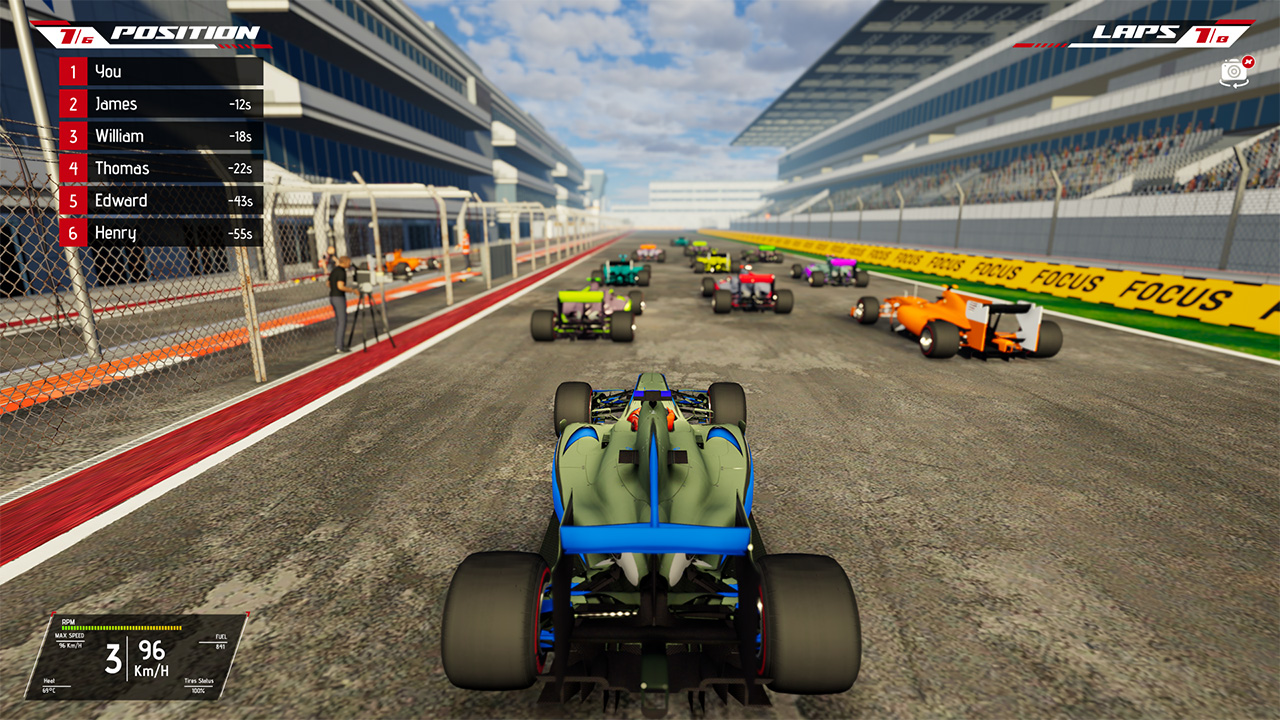Screen dimensions: 1280x720
Task: Toggle the rotating-camera arrow beneath the camera
Action: click(1235, 84)
